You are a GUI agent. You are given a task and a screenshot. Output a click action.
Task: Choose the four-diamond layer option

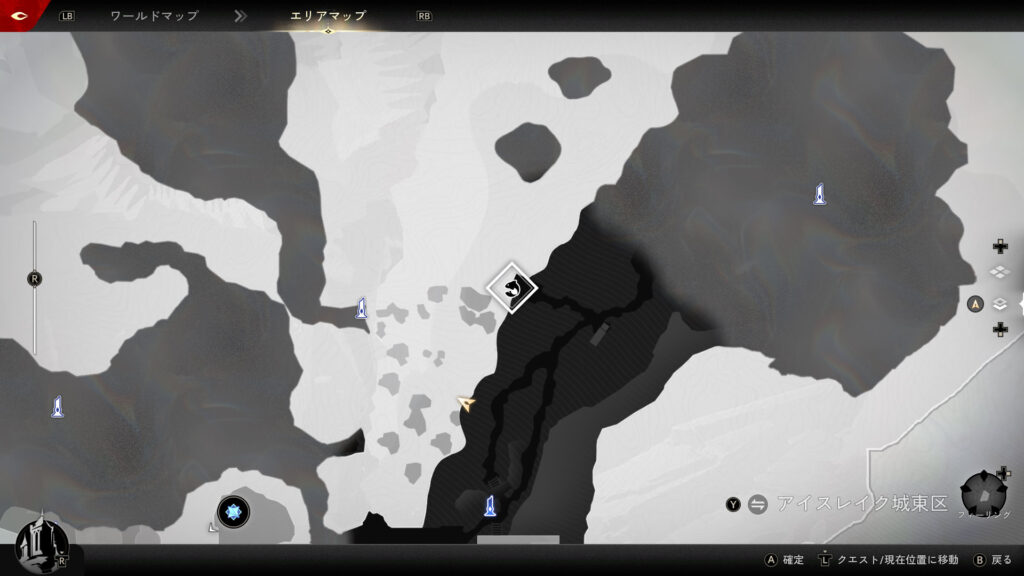999,272
